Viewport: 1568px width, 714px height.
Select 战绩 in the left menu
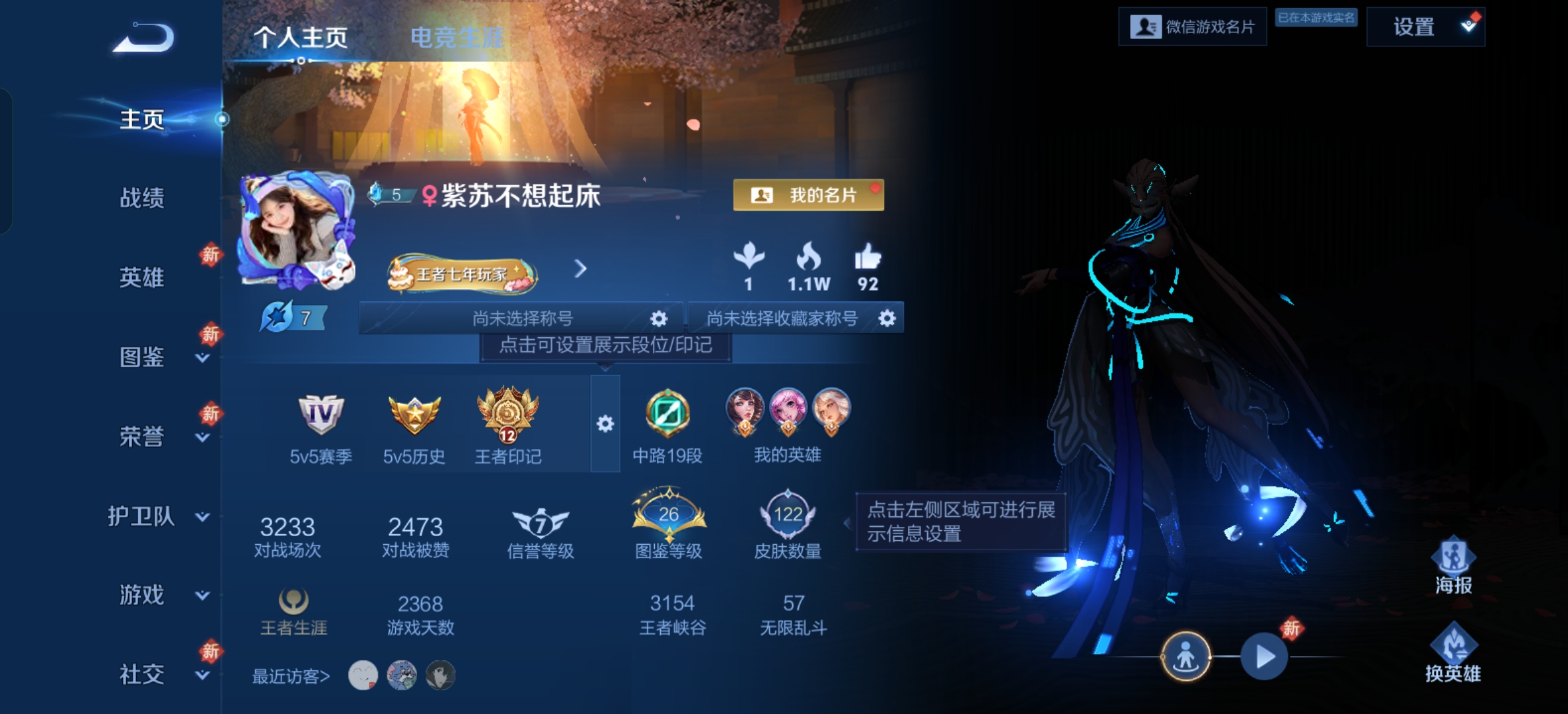143,198
